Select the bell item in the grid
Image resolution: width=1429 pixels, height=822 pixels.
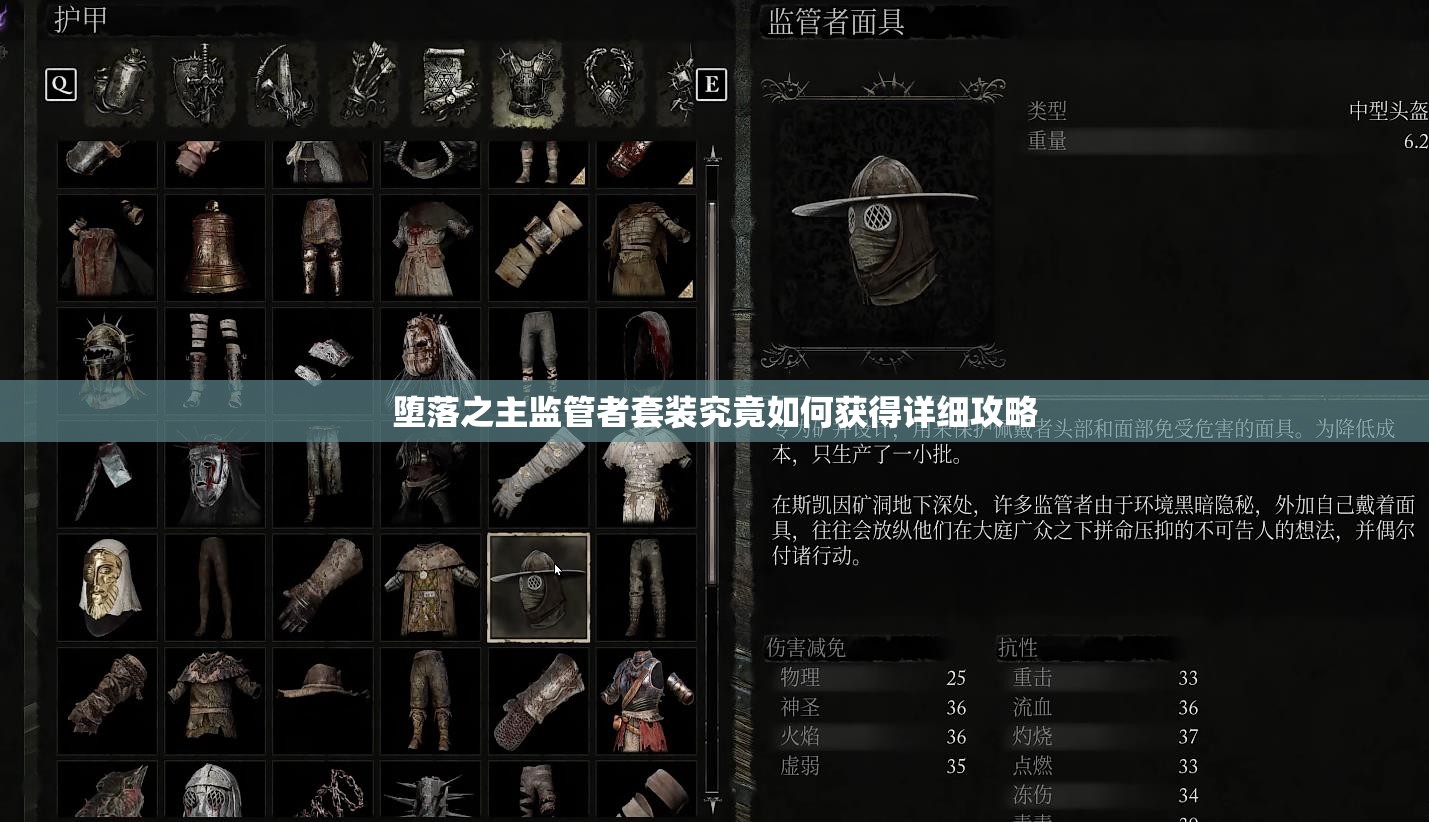pos(214,247)
